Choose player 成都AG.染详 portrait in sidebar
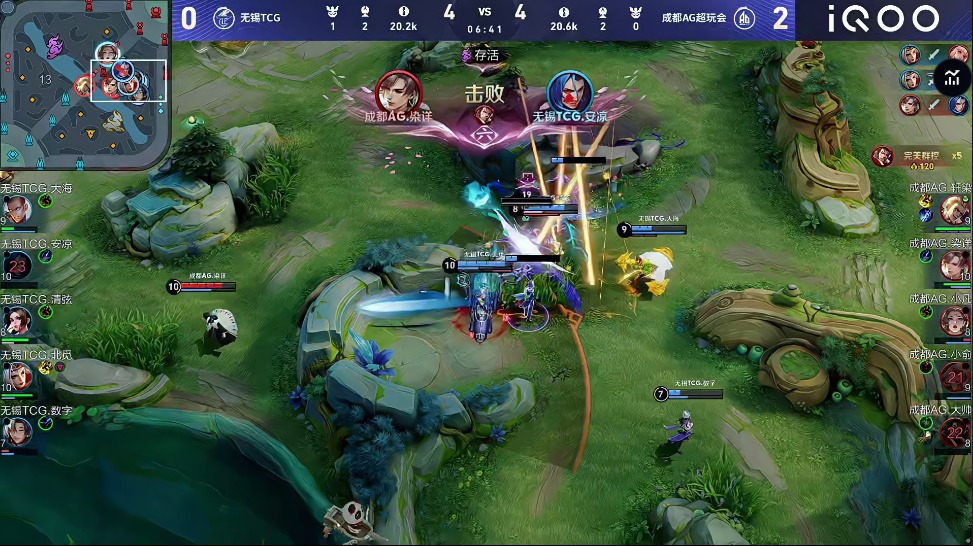This screenshot has height=546, width=973. (954, 265)
